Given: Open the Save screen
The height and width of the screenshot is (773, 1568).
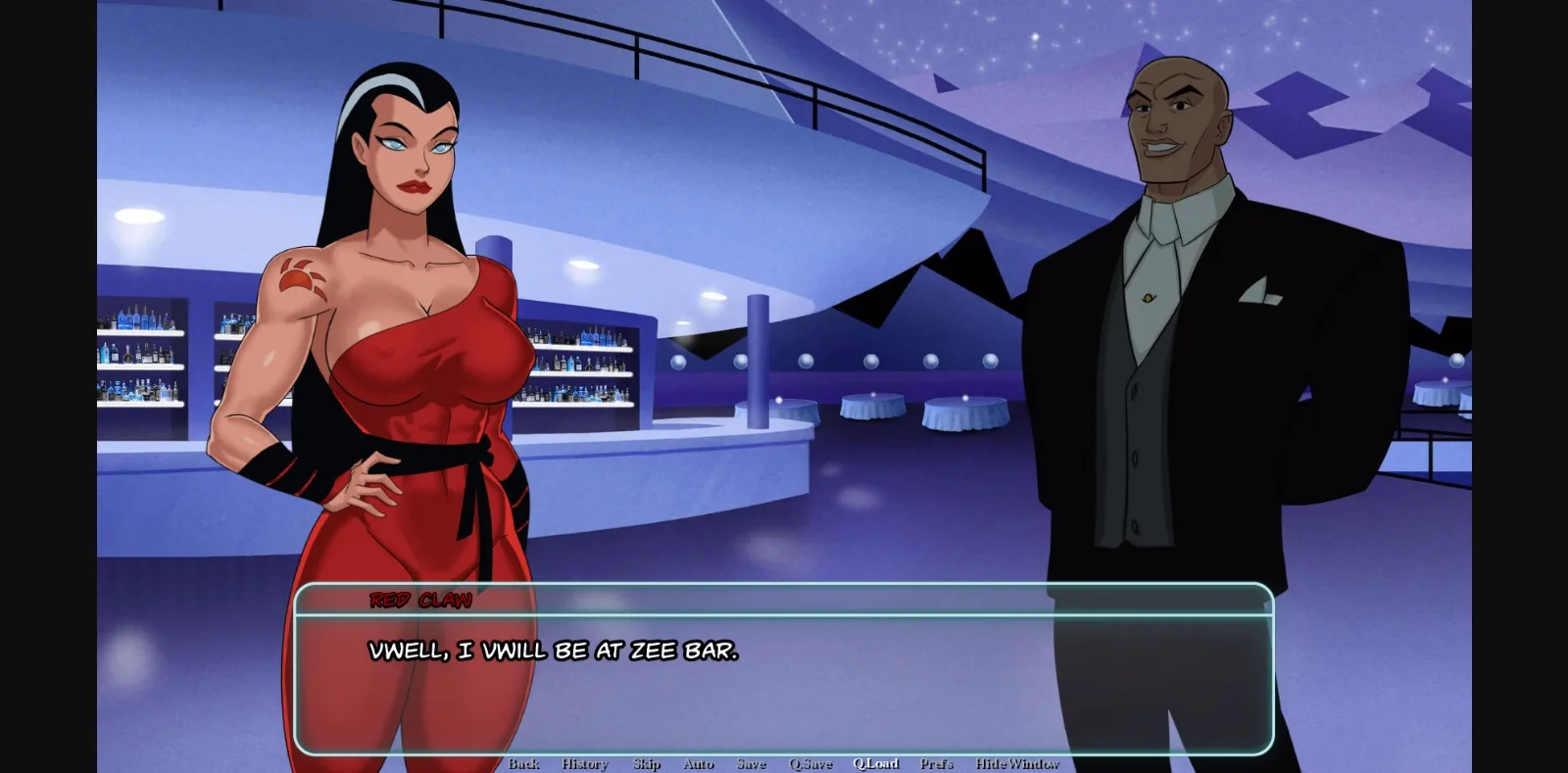Looking at the screenshot, I should point(752,763).
